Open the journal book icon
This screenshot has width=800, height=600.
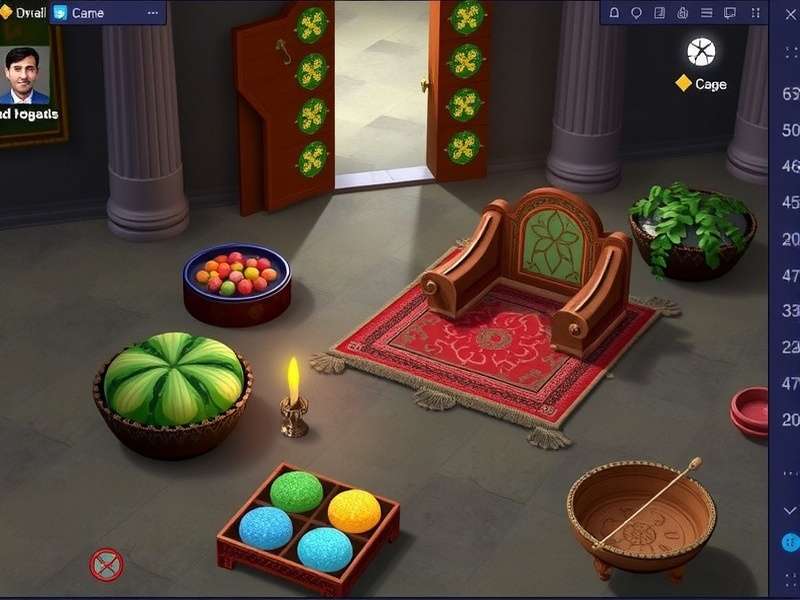click(x=660, y=13)
